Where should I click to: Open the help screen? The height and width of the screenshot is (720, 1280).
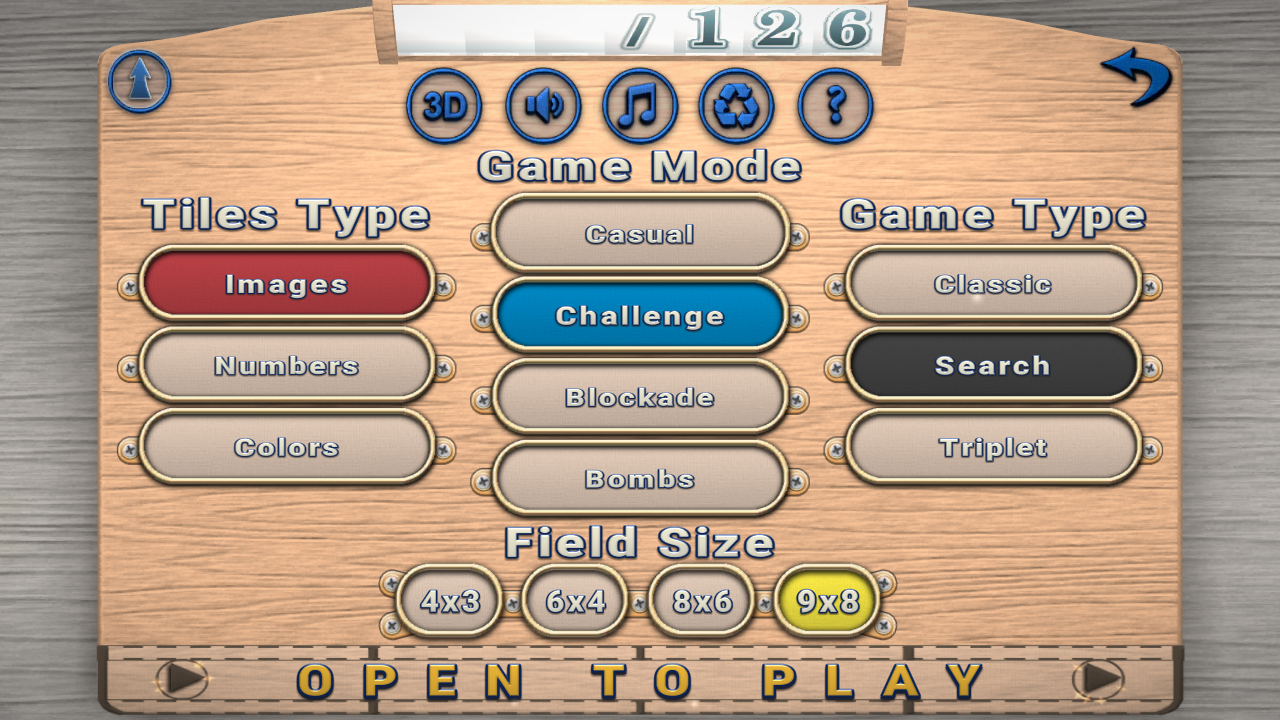tap(833, 106)
